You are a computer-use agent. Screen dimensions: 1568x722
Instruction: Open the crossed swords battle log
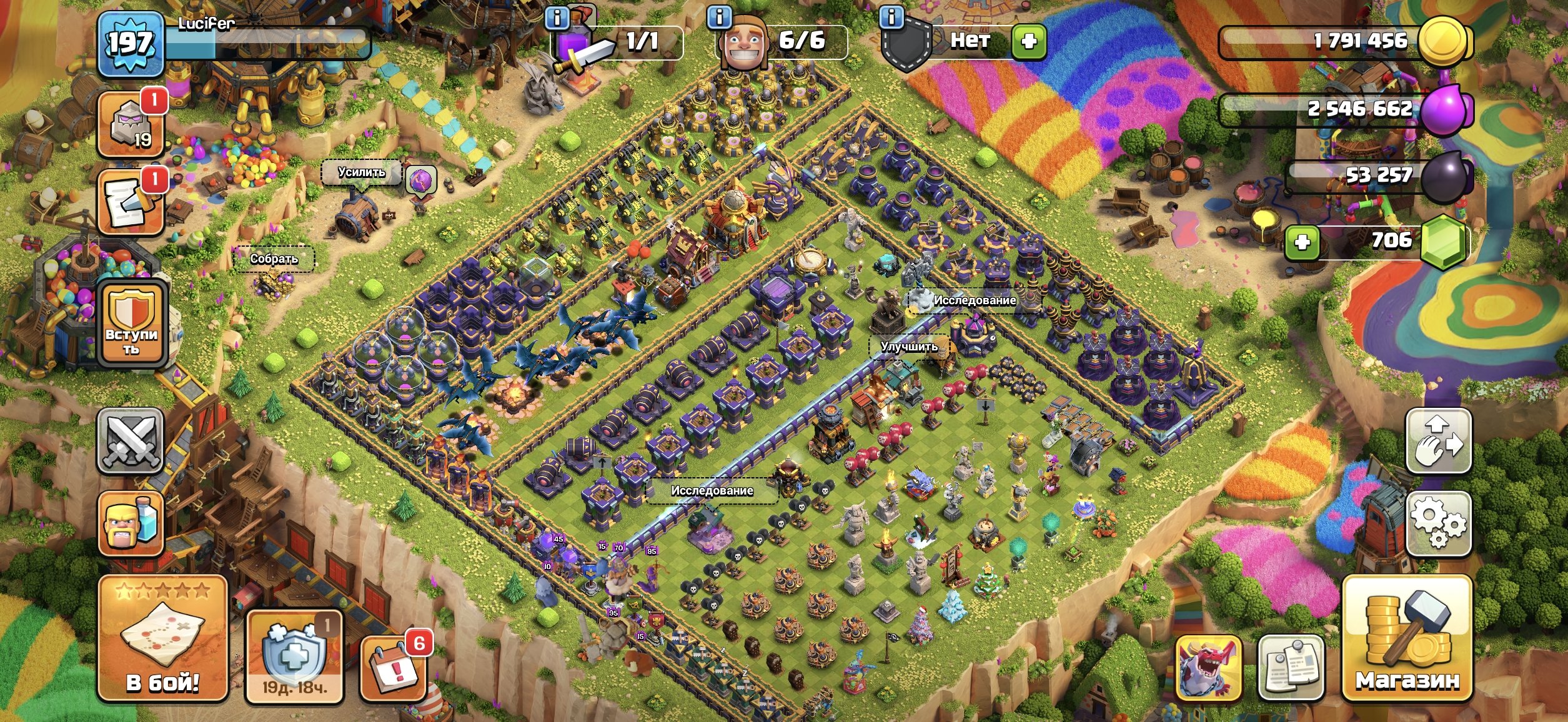[131, 441]
